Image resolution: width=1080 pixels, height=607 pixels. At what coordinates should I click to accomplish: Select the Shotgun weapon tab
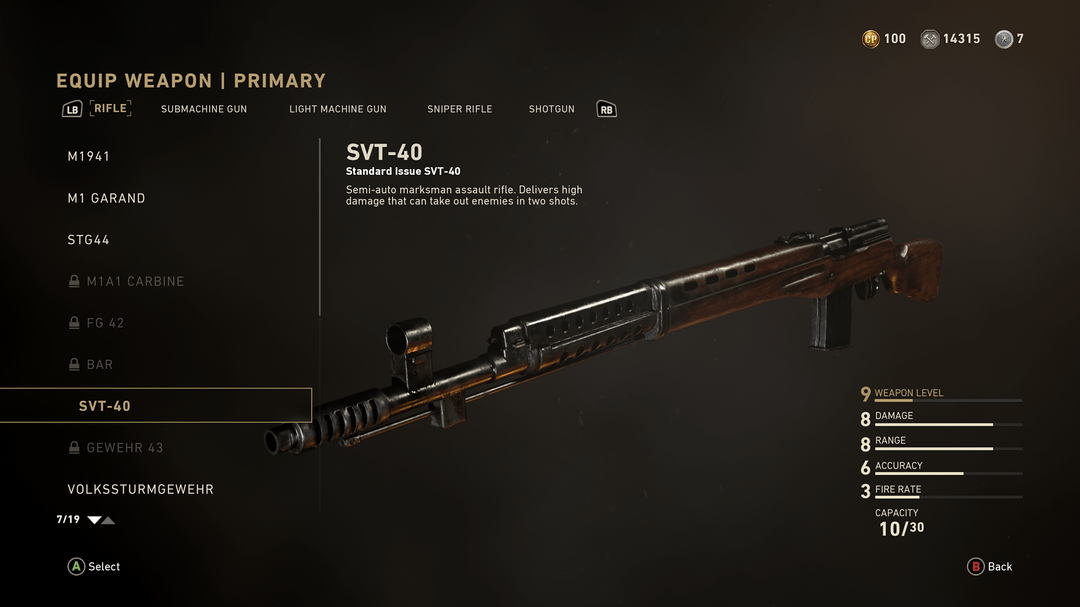[x=551, y=109]
